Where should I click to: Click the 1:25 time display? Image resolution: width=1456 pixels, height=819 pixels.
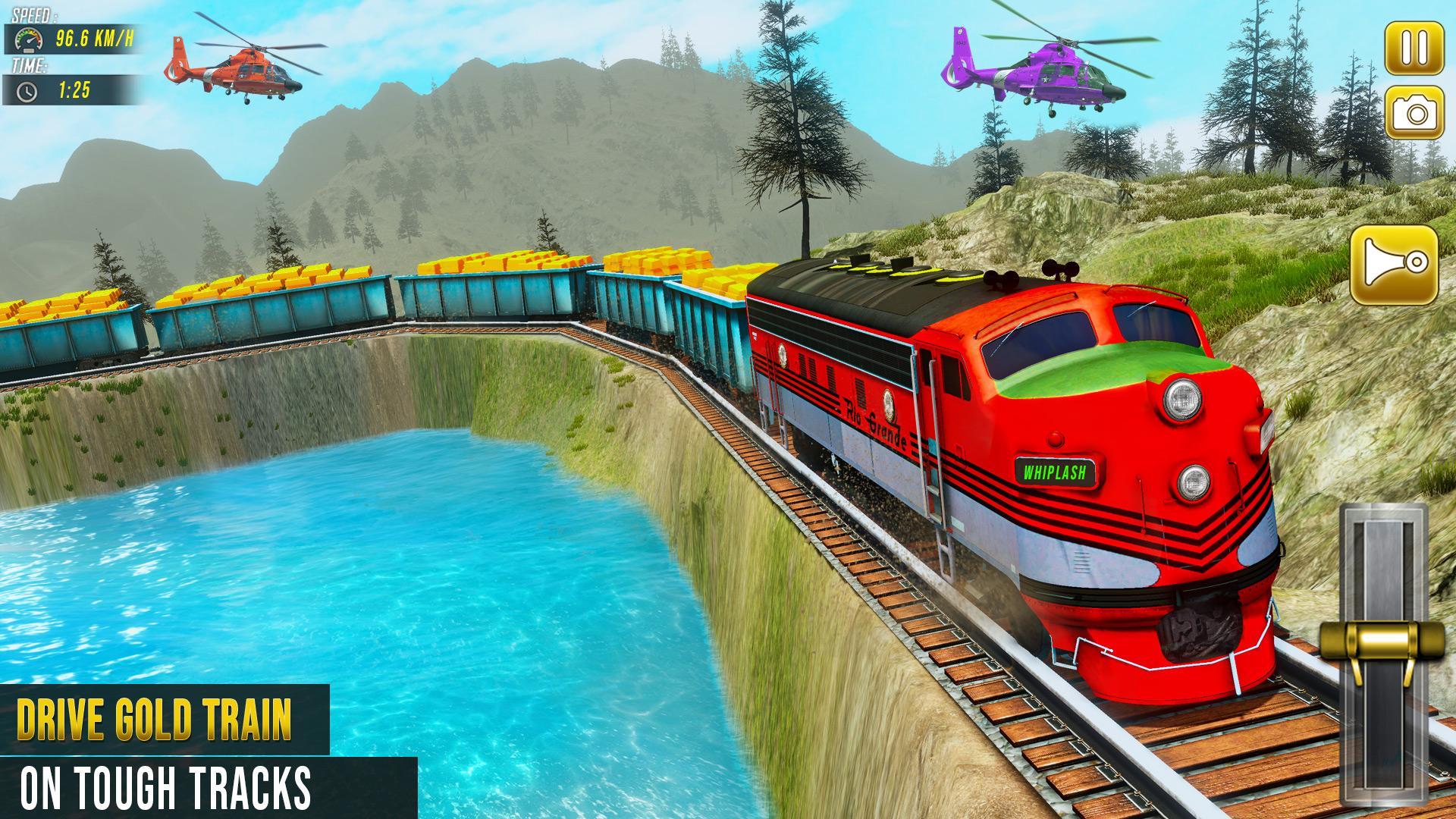pyautogui.click(x=74, y=93)
